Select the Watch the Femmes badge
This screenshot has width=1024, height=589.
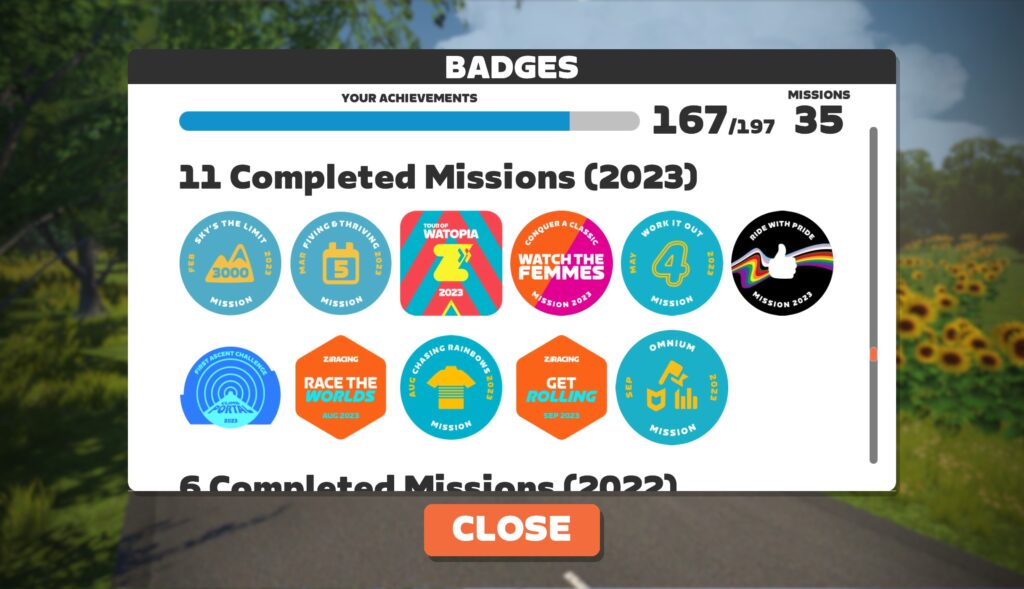561,263
